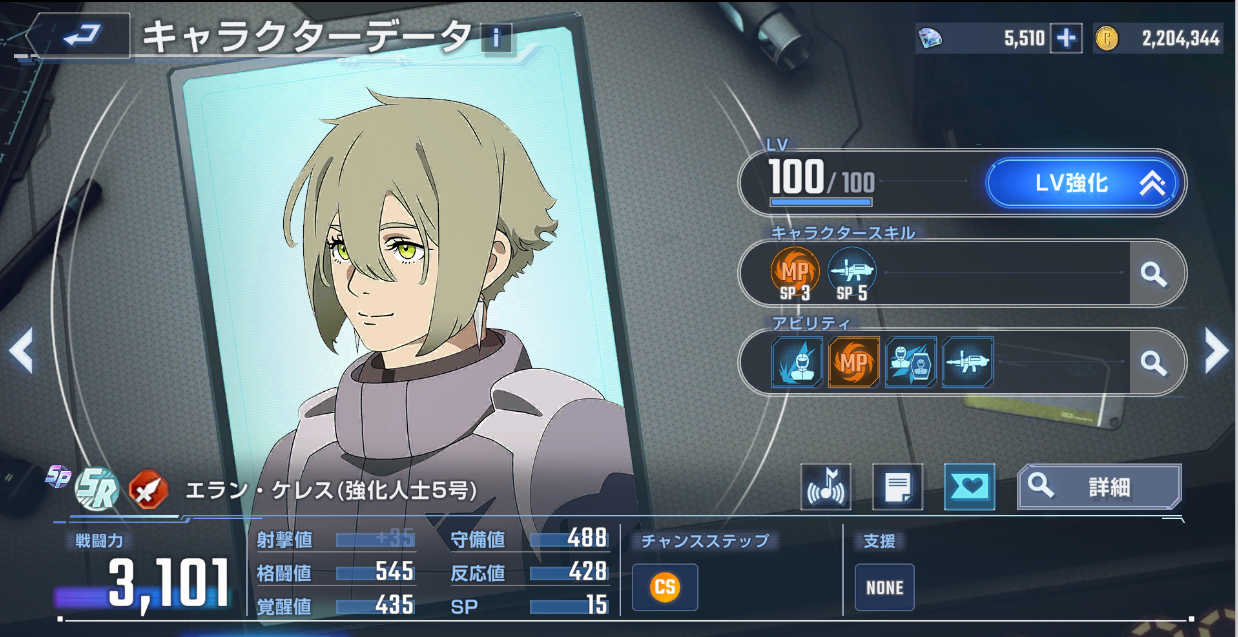
Task: Choose the orange MP ability icon
Action: point(854,362)
